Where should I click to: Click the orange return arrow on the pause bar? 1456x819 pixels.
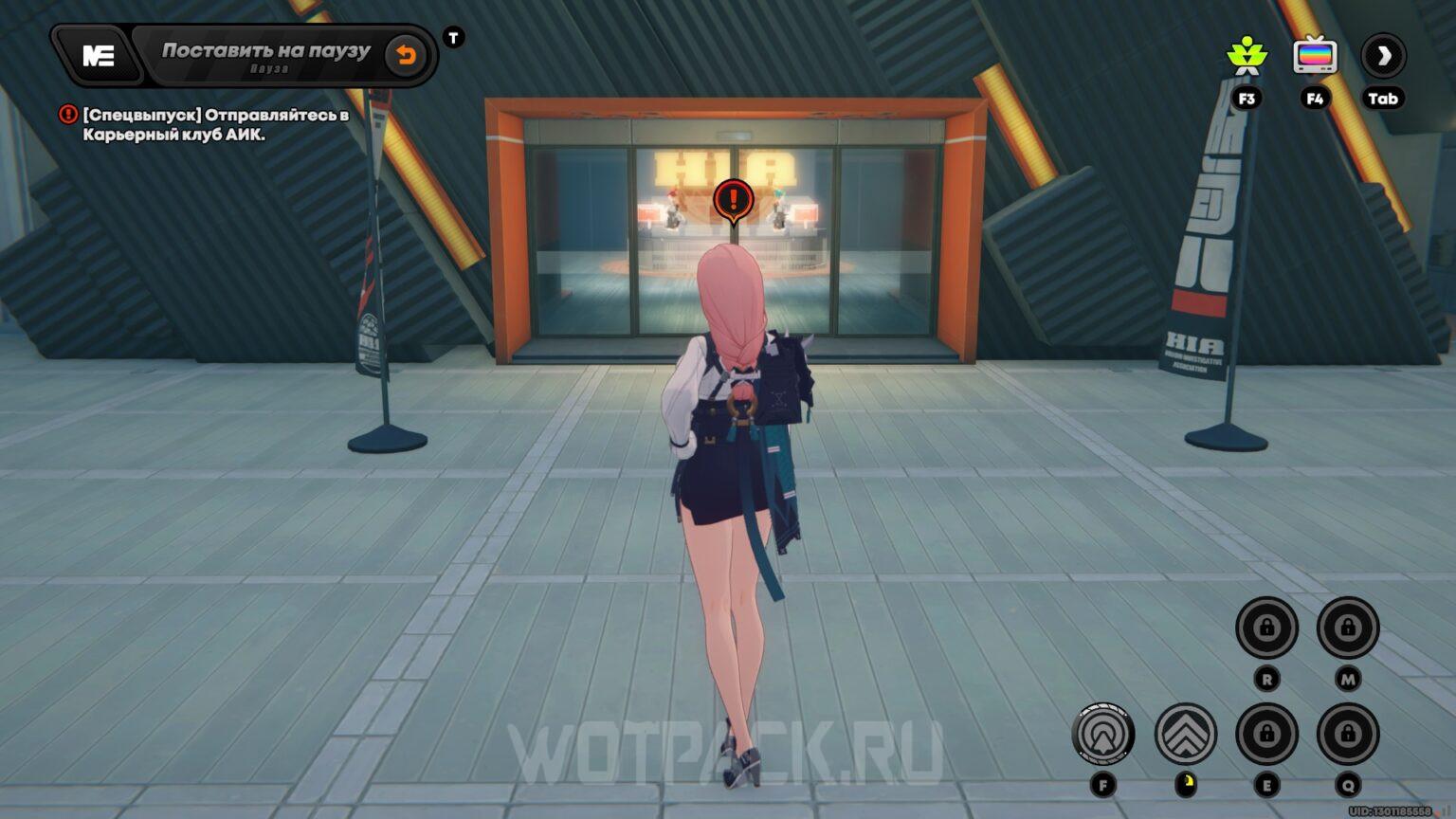point(406,54)
